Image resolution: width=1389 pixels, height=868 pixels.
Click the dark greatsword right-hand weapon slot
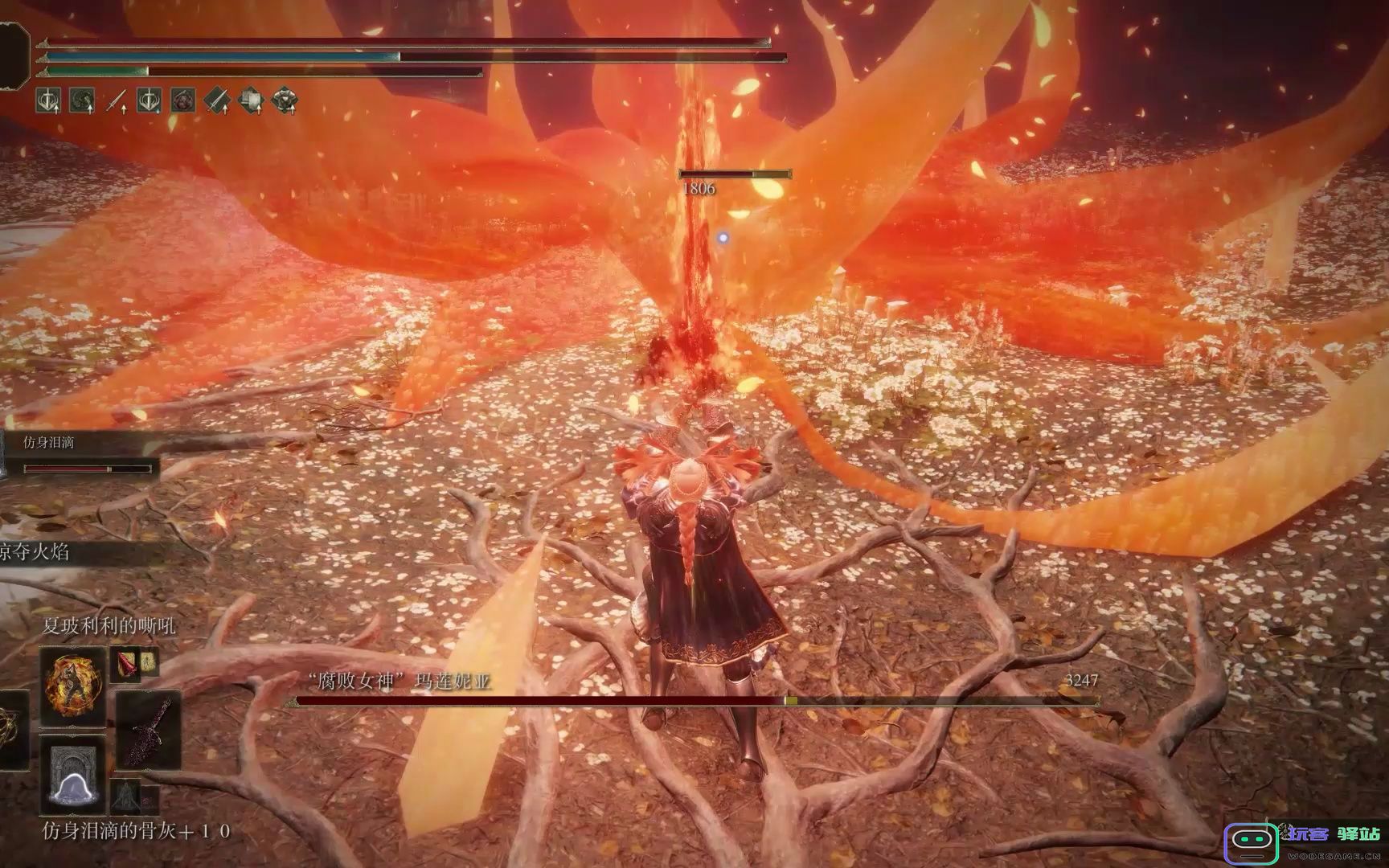point(150,731)
